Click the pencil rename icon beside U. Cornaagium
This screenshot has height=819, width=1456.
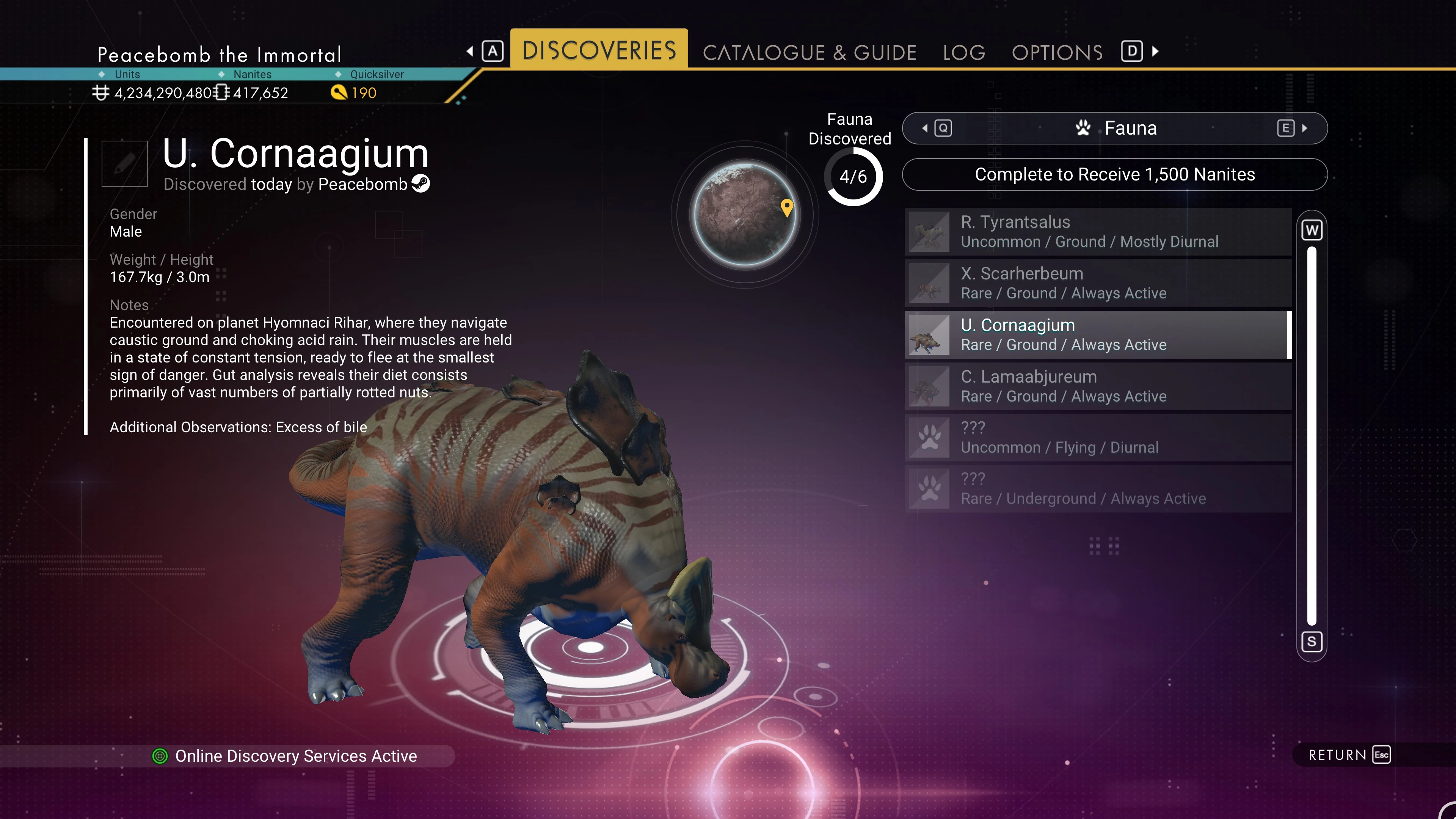click(x=124, y=164)
